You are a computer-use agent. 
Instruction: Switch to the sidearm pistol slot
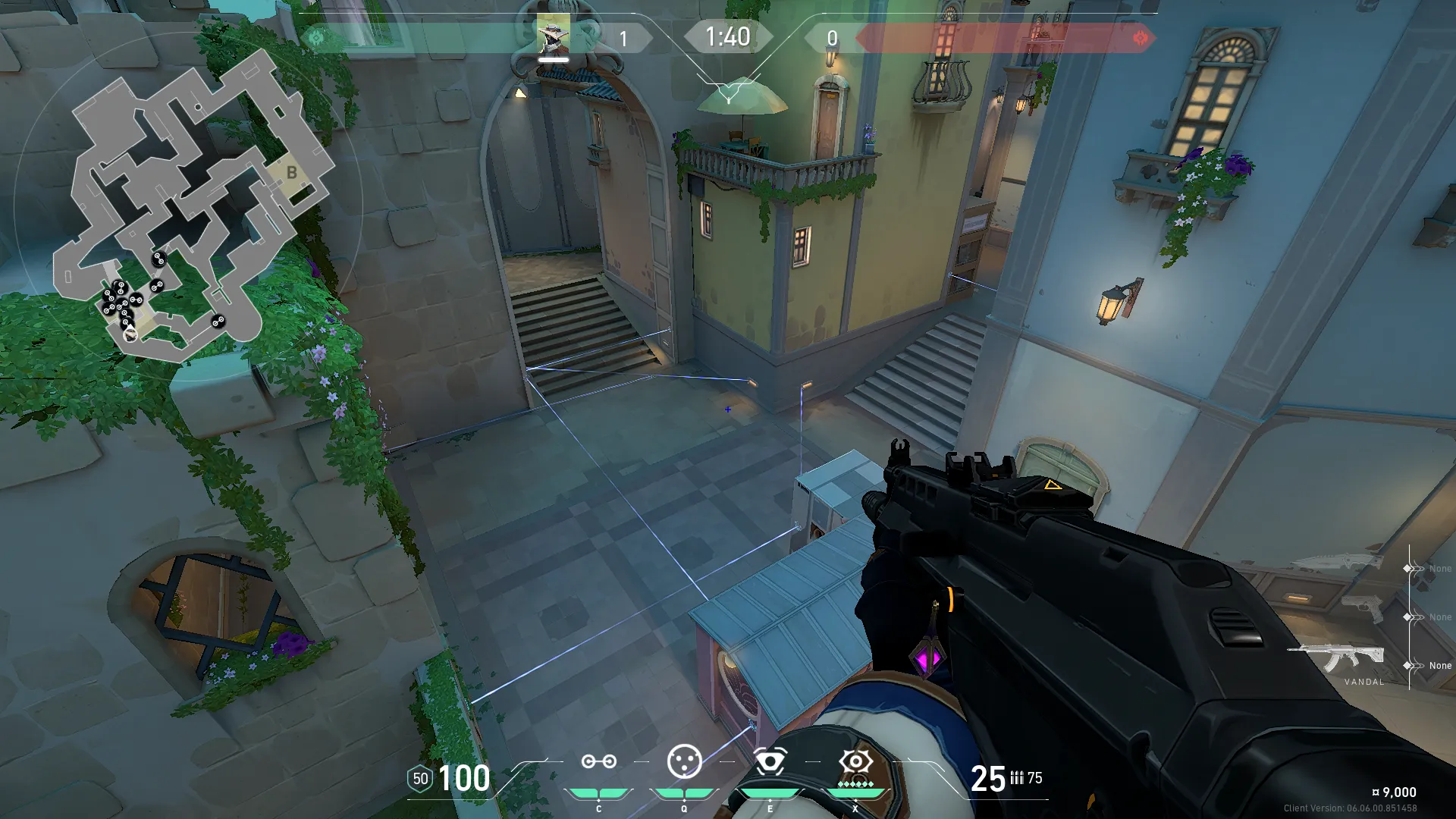(1363, 609)
